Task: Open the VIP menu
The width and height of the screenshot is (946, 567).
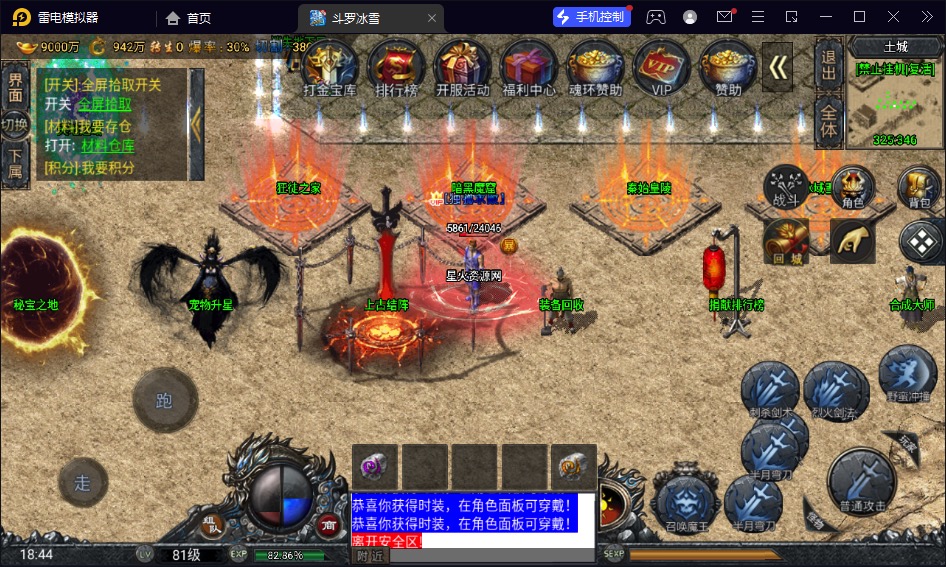Action: click(x=661, y=67)
